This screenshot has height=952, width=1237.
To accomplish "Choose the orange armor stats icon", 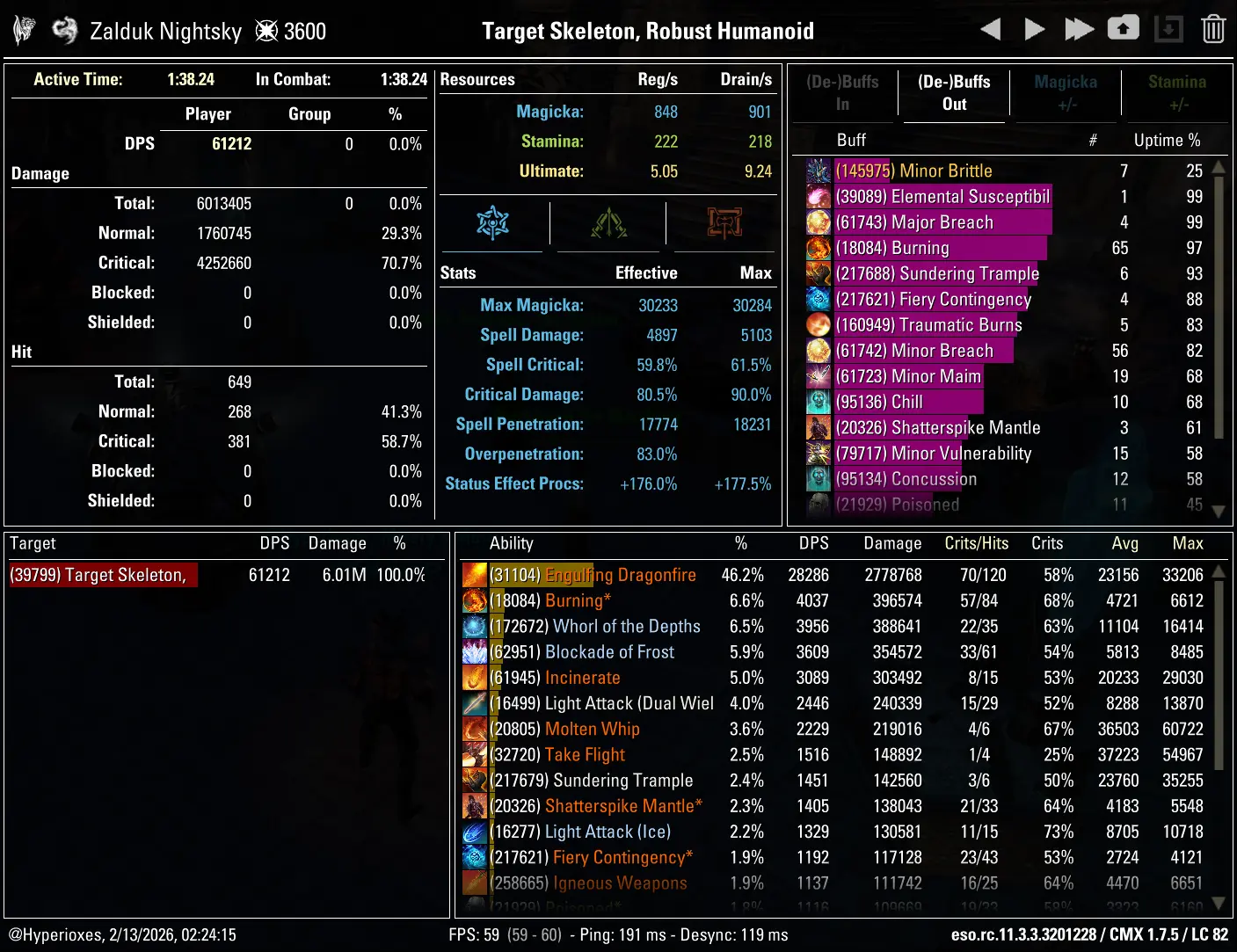I will pyautogui.click(x=724, y=223).
